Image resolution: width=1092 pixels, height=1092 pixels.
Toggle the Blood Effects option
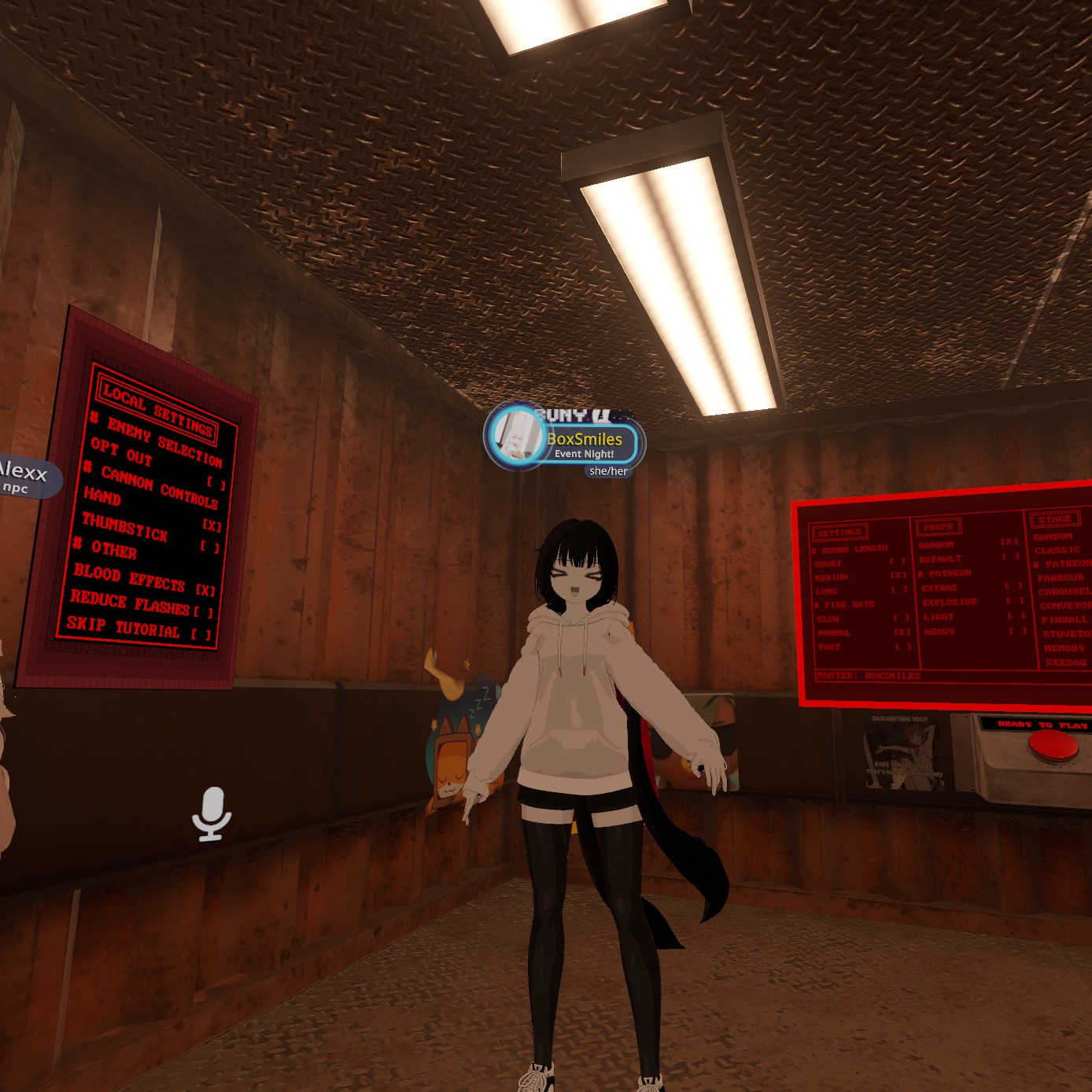click(205, 590)
